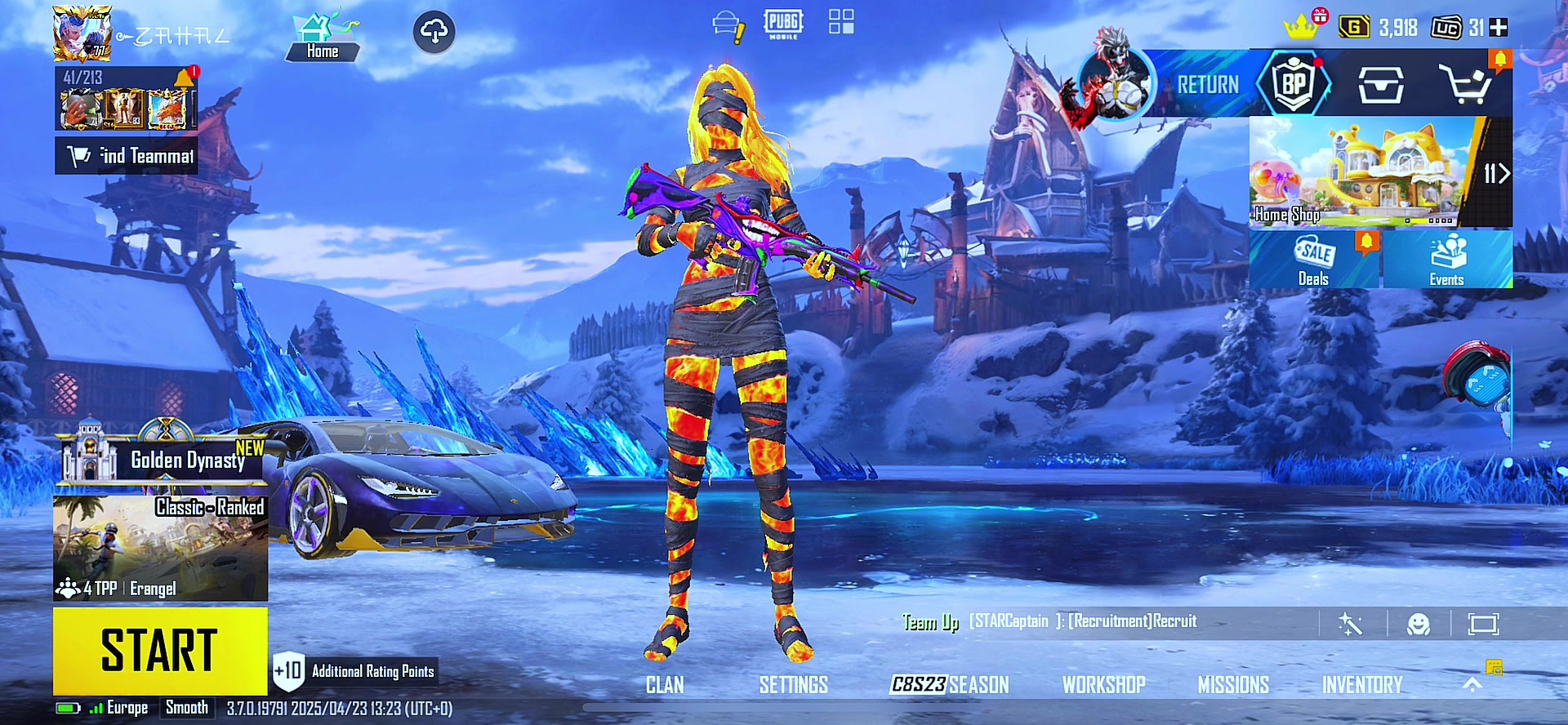Open the INVENTORY menu
The width and height of the screenshot is (1568, 725).
click(1362, 685)
